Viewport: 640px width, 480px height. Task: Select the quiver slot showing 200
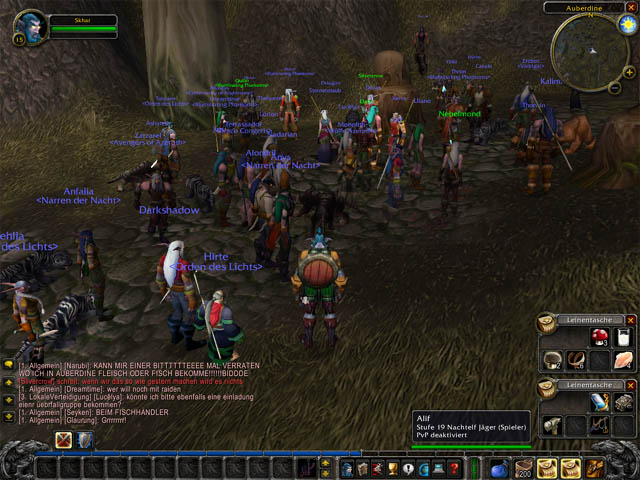point(523,468)
